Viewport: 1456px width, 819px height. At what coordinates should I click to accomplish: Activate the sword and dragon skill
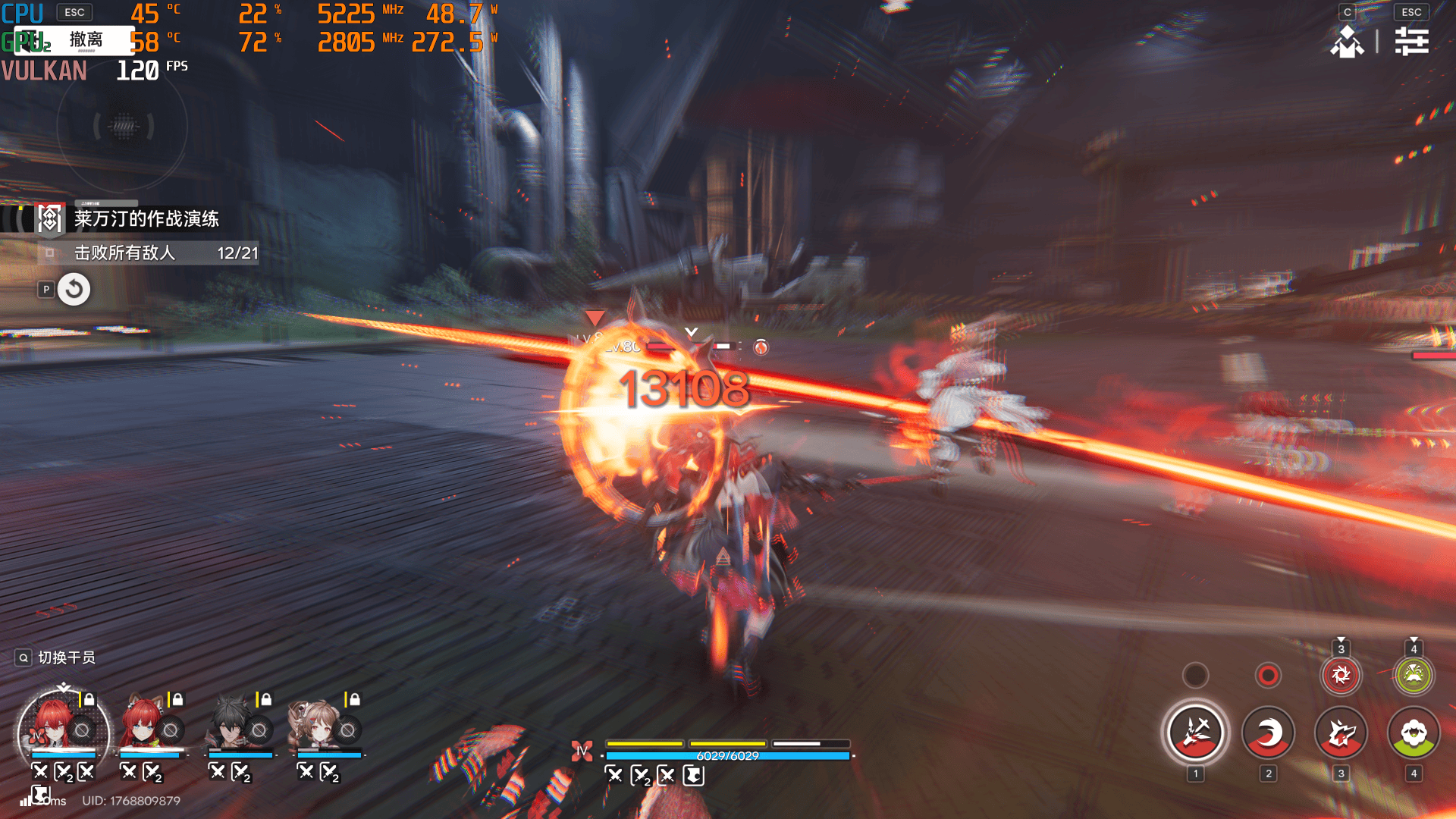tap(1195, 733)
